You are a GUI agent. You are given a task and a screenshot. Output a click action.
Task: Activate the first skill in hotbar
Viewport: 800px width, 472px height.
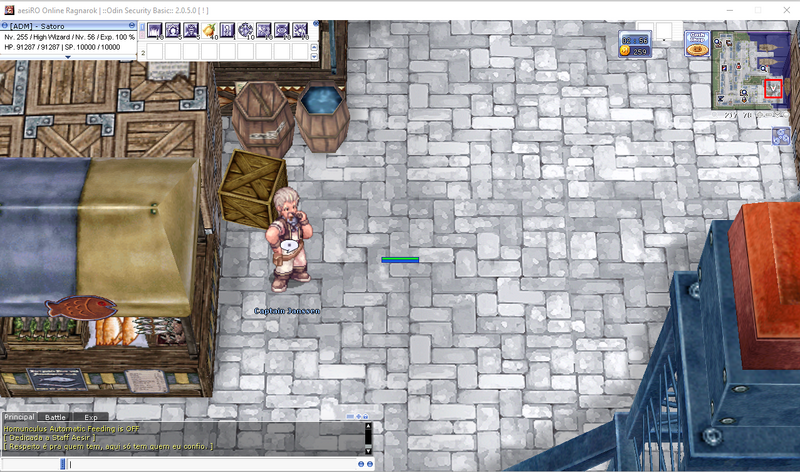[x=155, y=31]
